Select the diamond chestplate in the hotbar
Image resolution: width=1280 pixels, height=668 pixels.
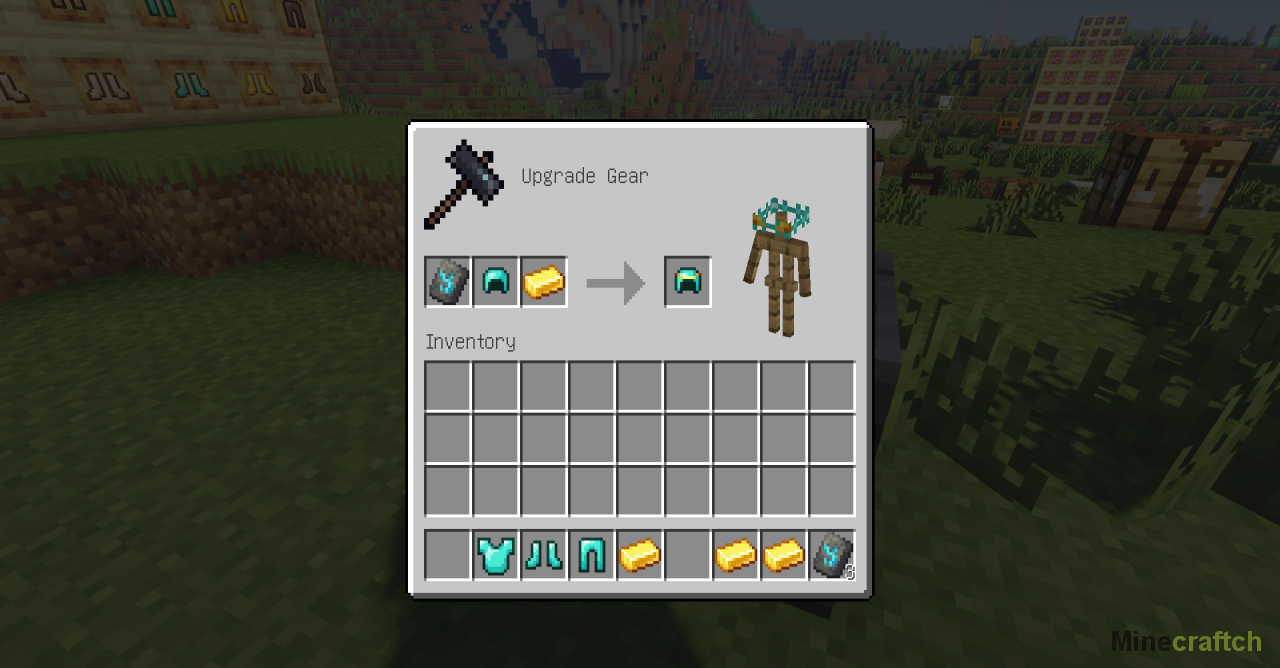495,555
